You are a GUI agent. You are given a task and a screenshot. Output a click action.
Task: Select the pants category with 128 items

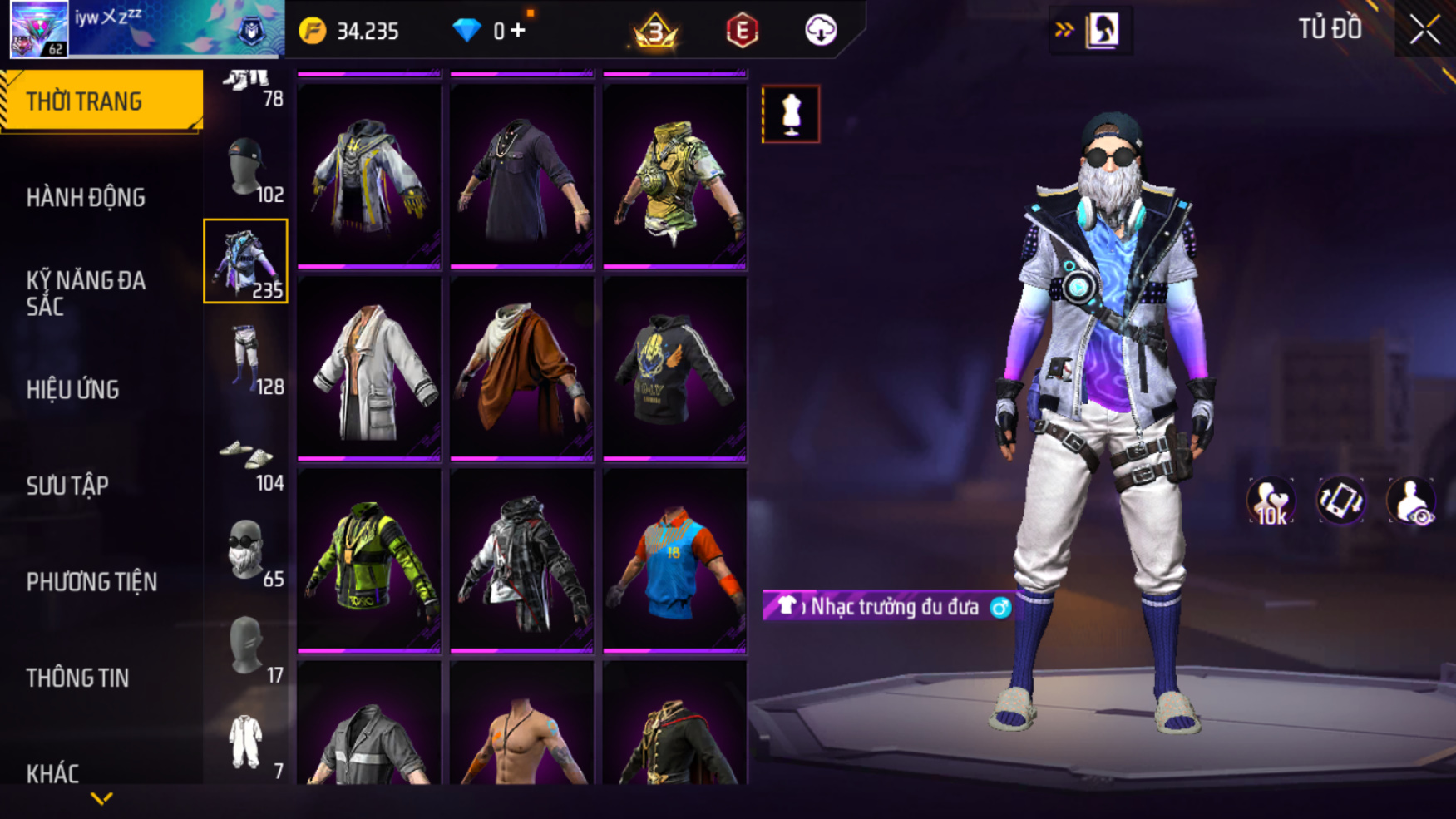(x=246, y=358)
